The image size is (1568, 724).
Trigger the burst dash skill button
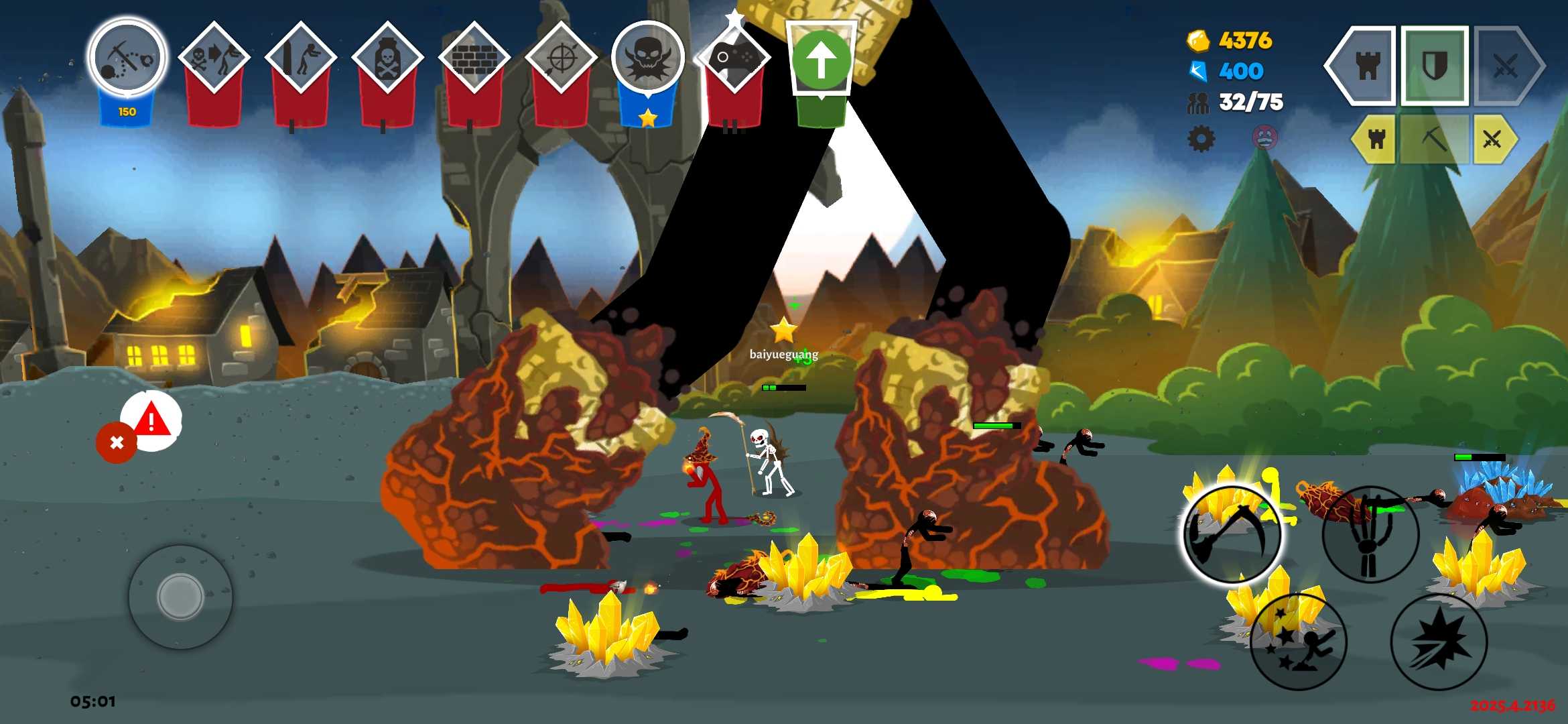[1439, 642]
